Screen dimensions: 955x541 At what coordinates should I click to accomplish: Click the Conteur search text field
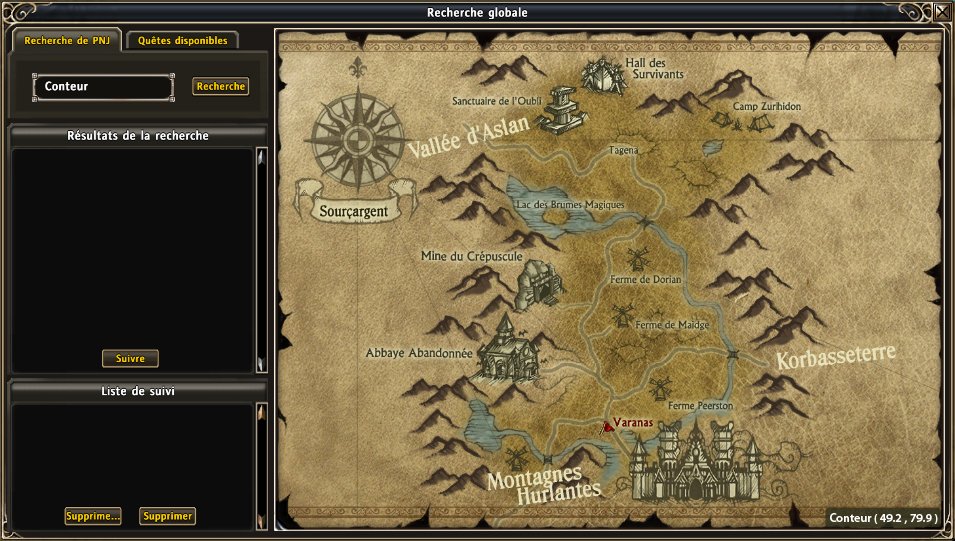tap(103, 87)
